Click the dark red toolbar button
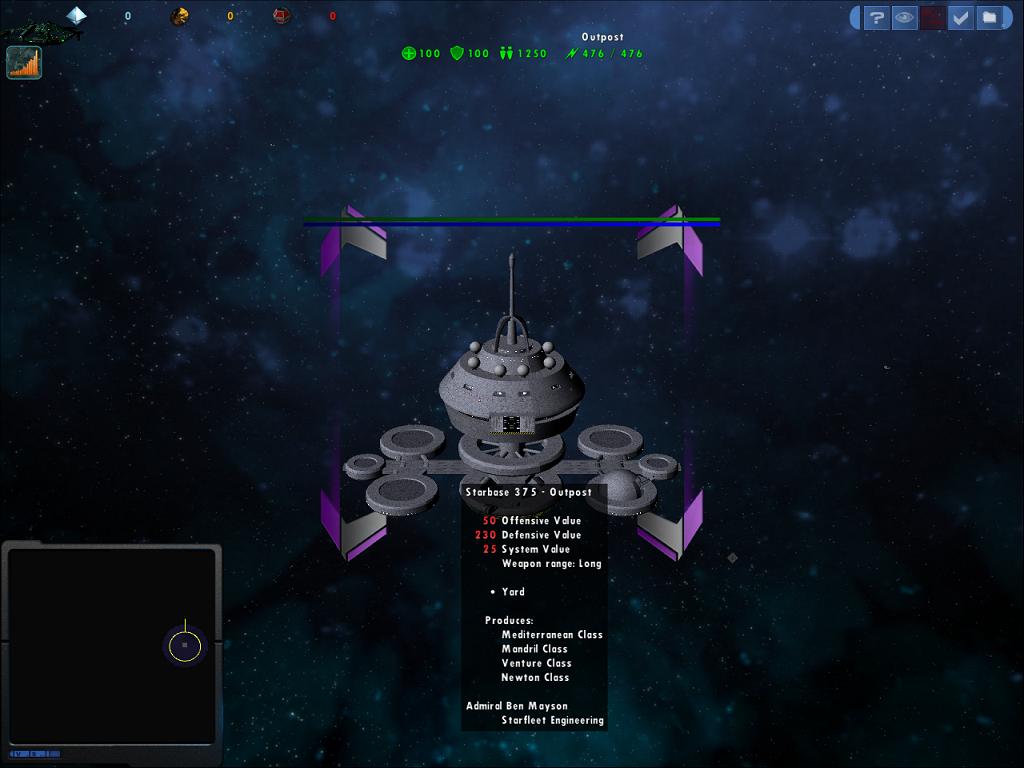 pos(933,18)
